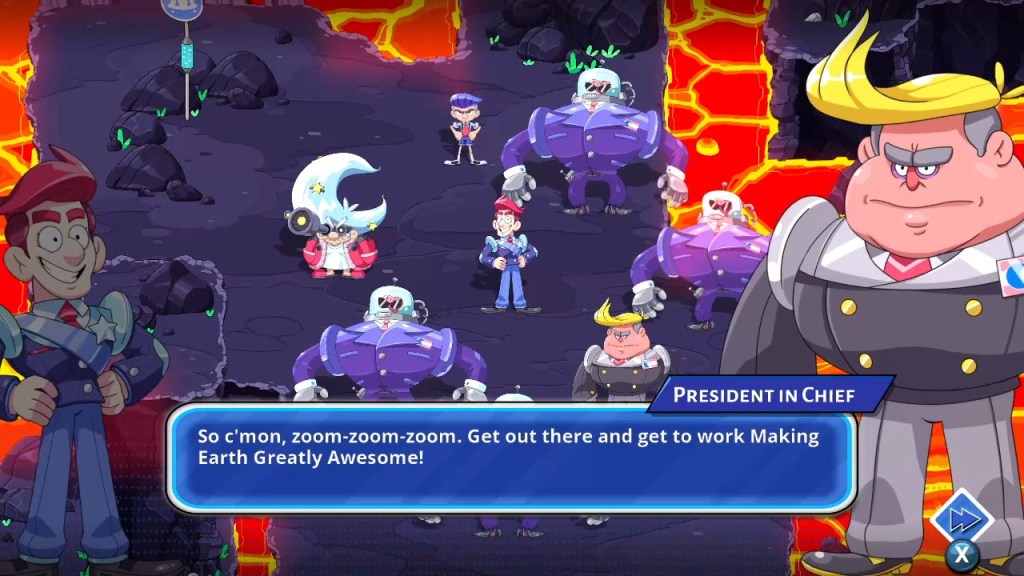This screenshot has width=1024, height=576.
Task: Click the fast-forward skip dialogue icon
Action: pos(960,518)
